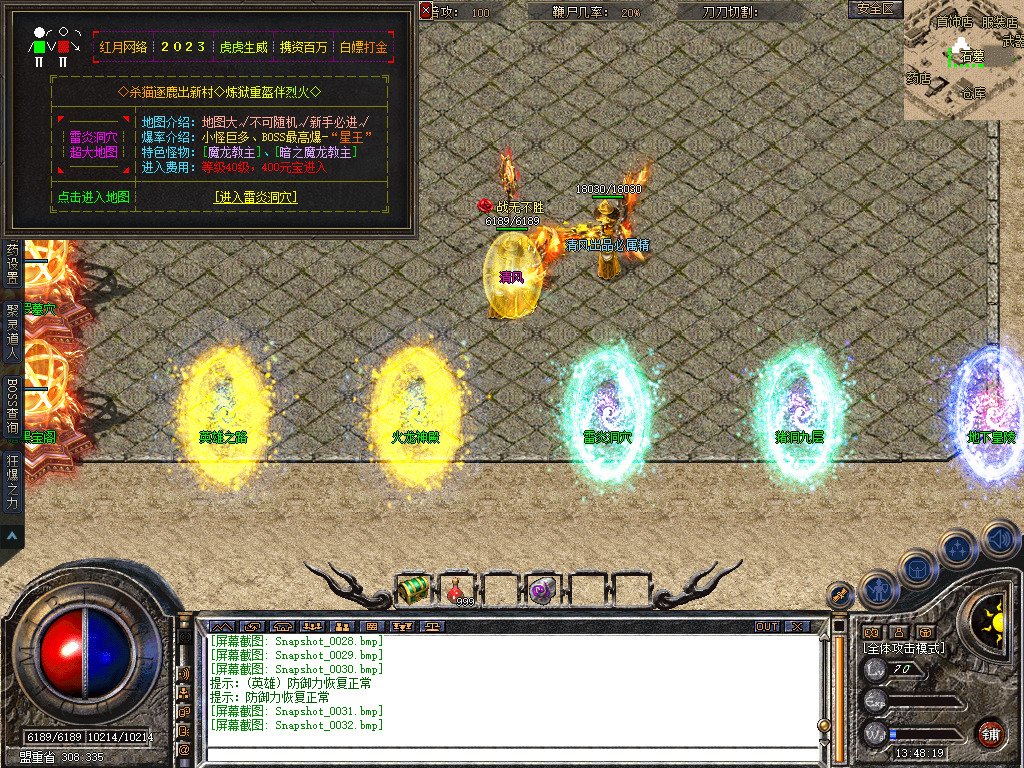Open the minimap
Screen dimensions: 1024x768
pos(963,58)
